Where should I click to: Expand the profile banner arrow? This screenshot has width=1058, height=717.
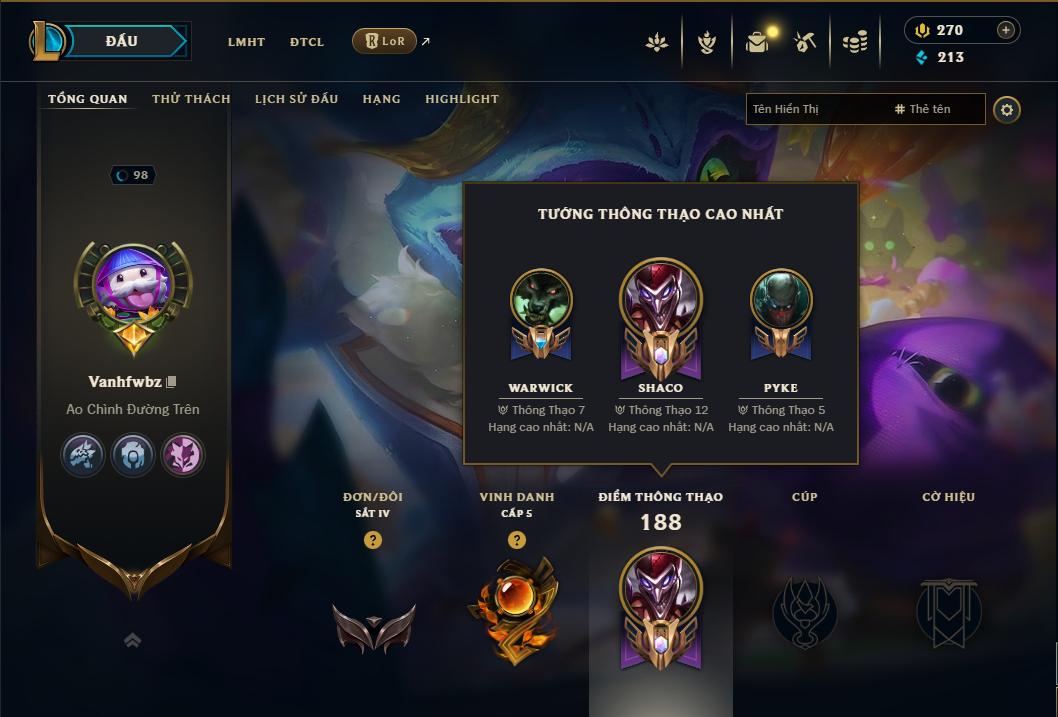(x=132, y=641)
